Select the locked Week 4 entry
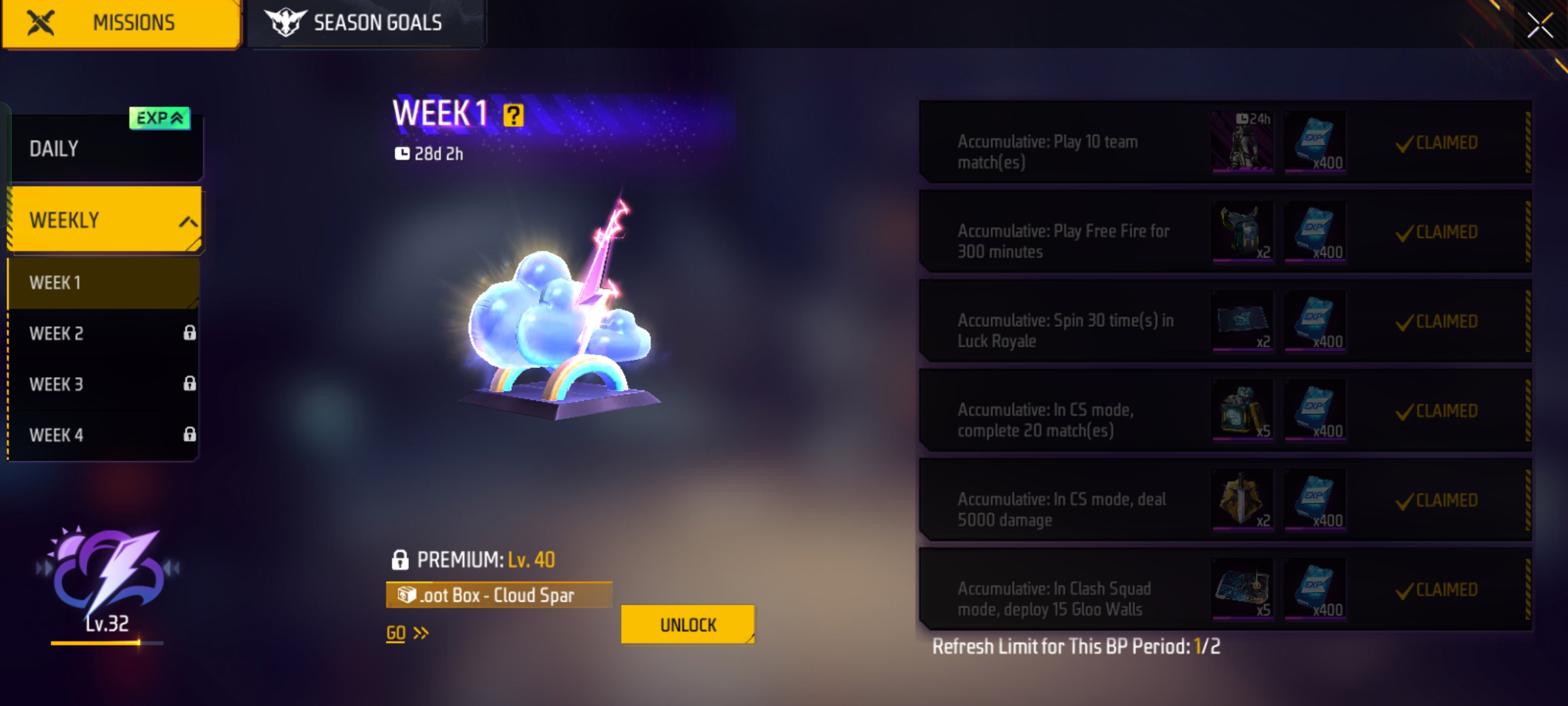The height and width of the screenshot is (706, 1568). tap(103, 435)
